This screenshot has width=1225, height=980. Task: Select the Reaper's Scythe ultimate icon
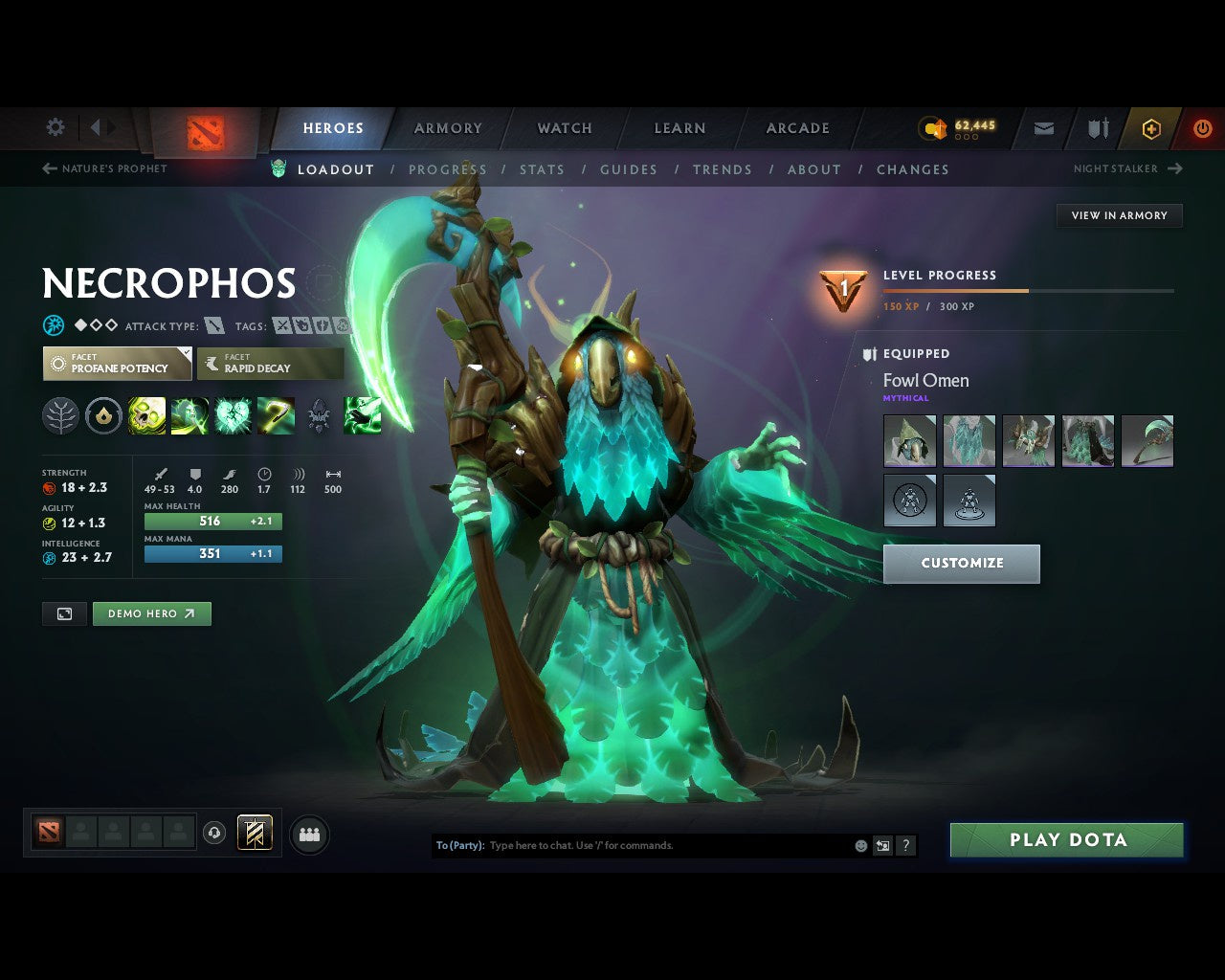[x=278, y=415]
